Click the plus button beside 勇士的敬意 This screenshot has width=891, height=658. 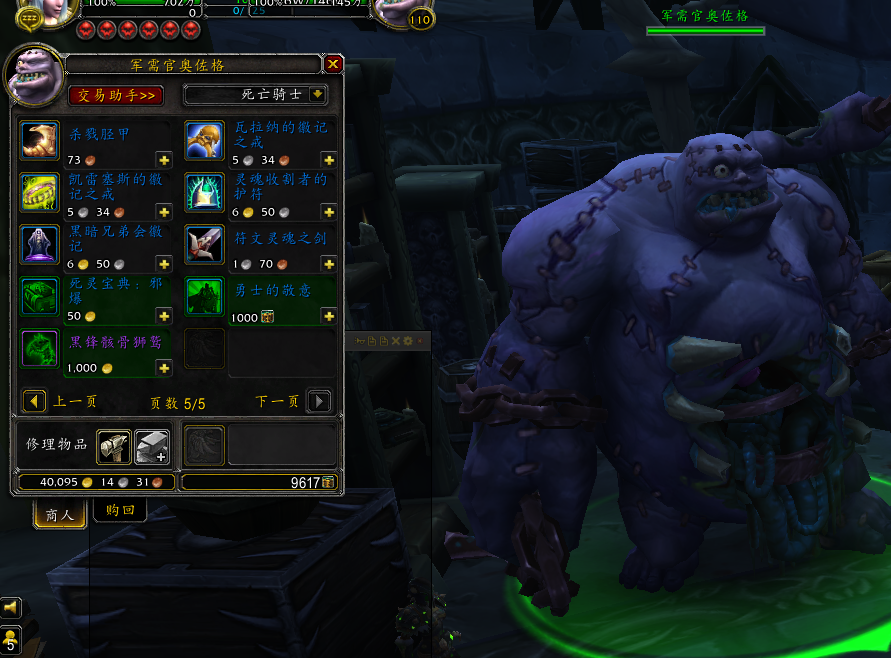point(328,316)
